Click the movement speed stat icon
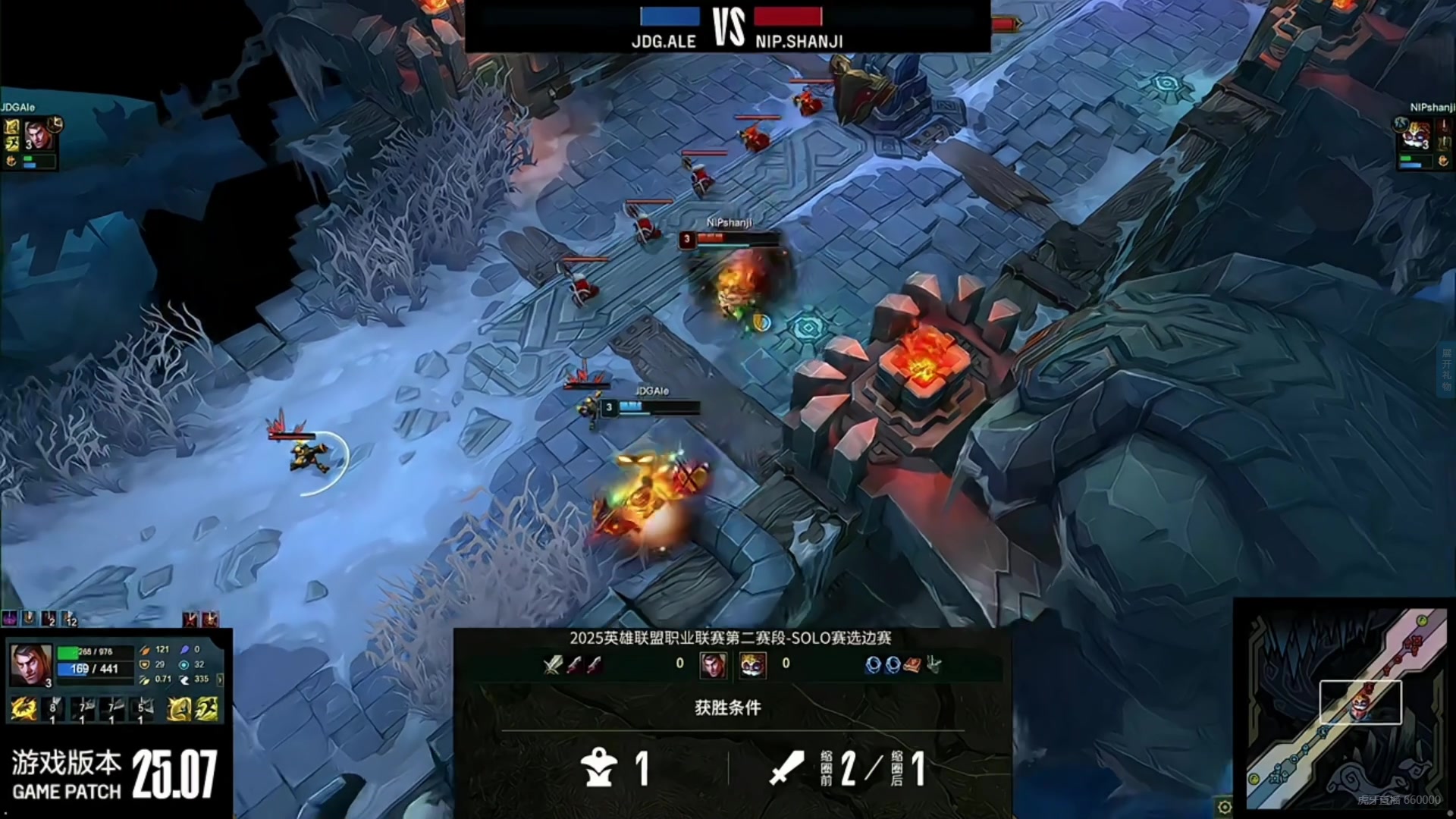This screenshot has width=1456, height=819. (x=185, y=679)
